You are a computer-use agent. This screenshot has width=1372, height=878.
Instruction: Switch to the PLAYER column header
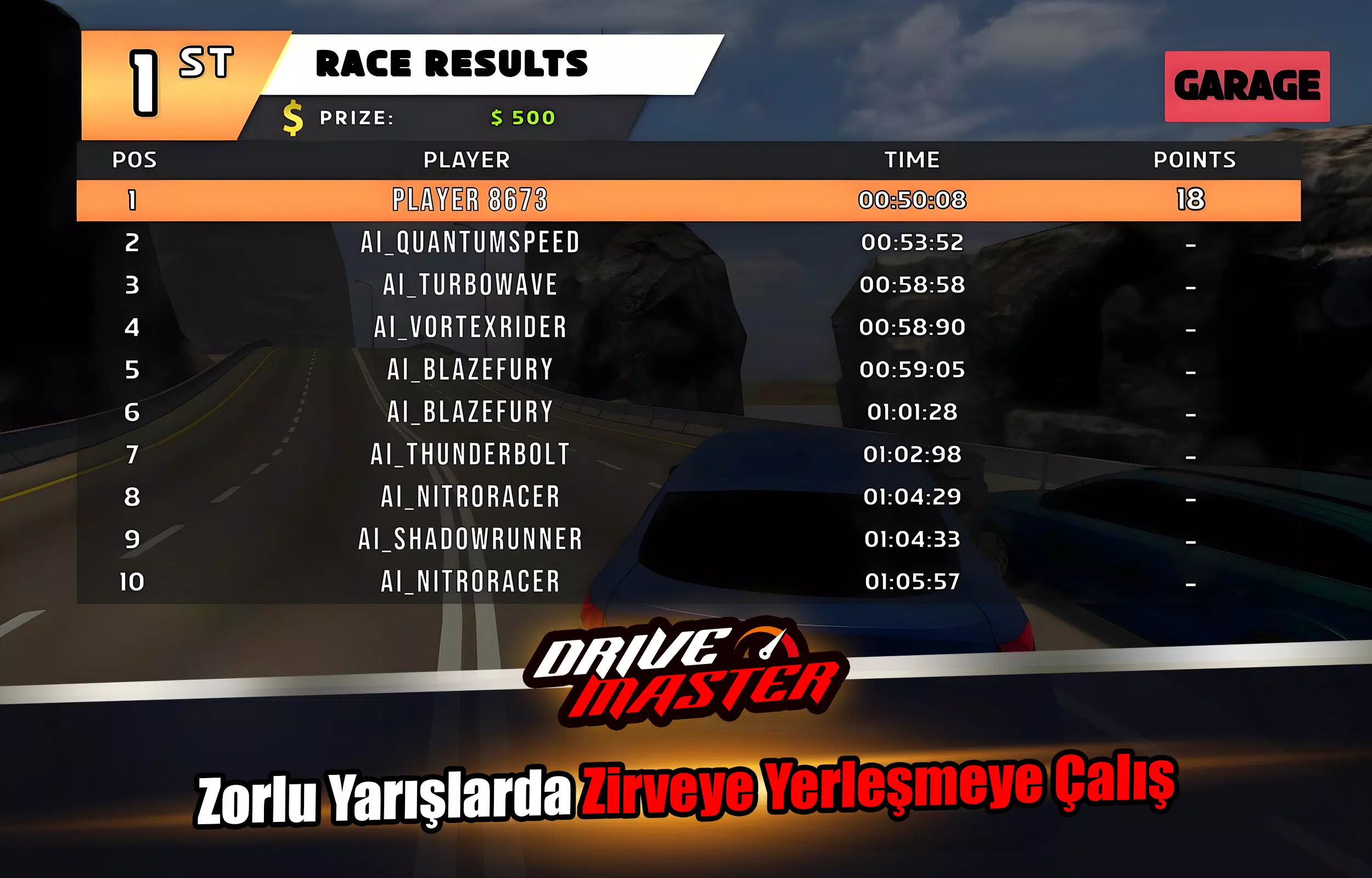click(468, 160)
